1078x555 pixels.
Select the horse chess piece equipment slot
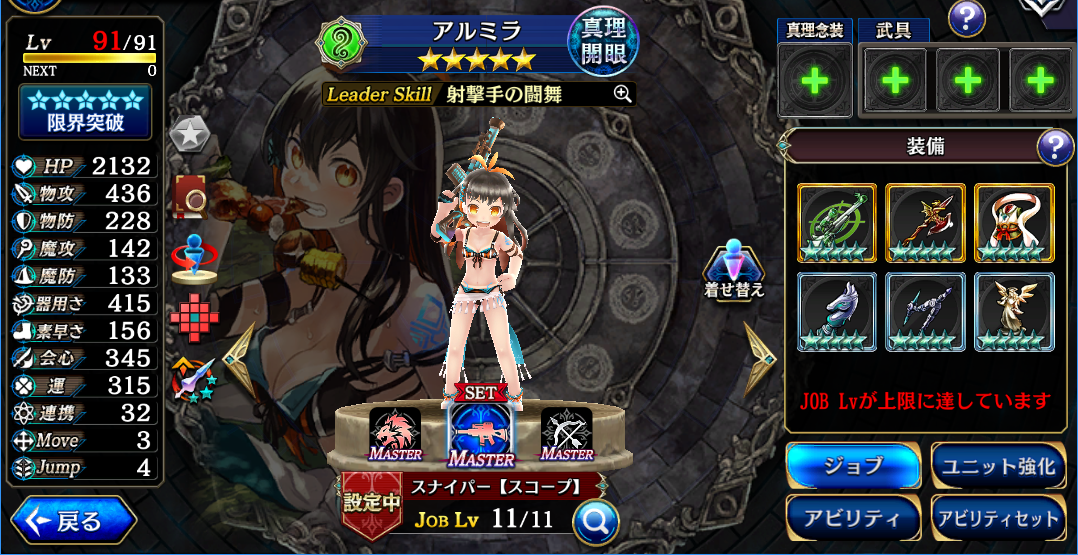[837, 311]
